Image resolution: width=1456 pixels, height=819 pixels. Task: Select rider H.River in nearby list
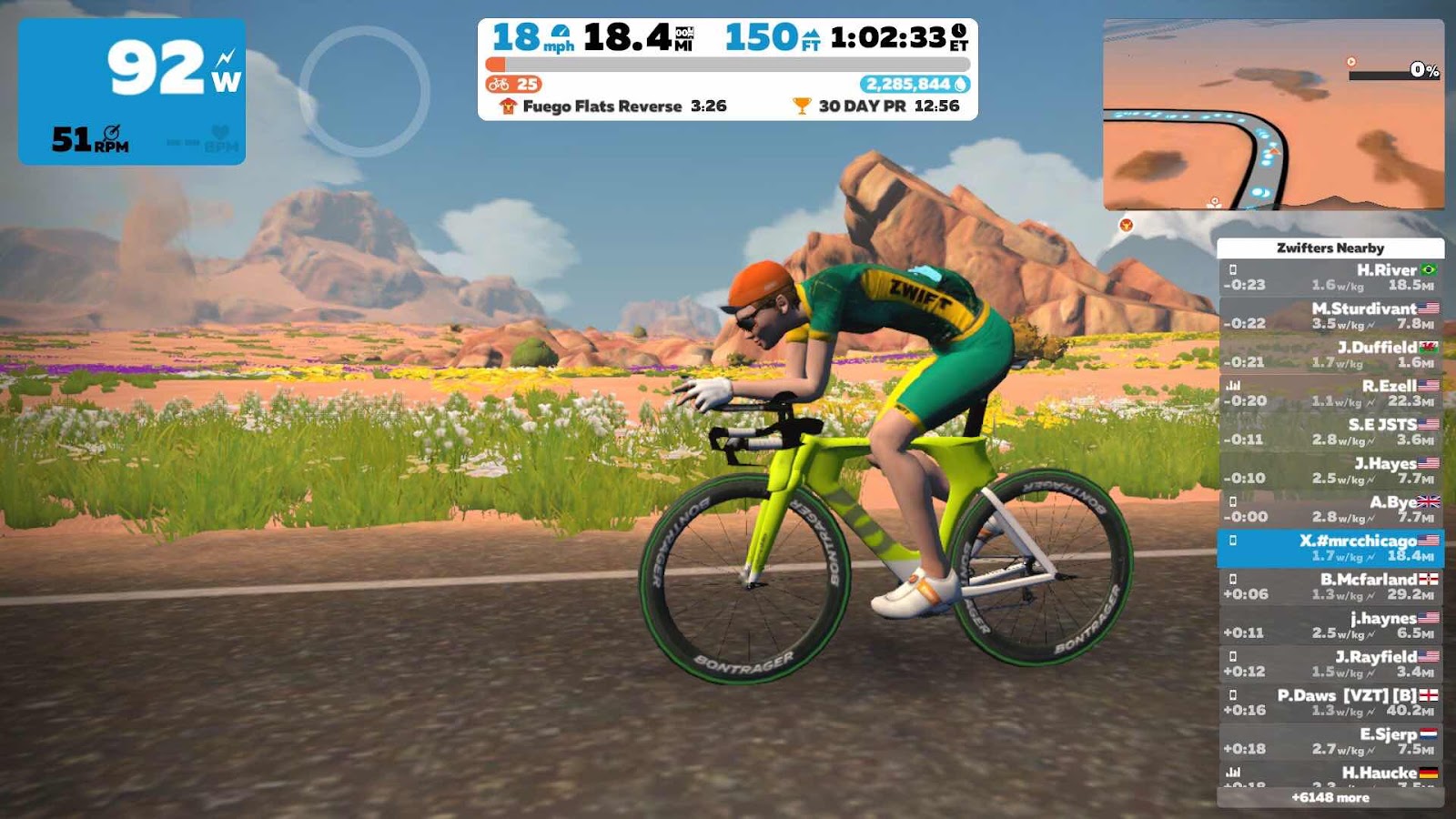[x=1330, y=277]
